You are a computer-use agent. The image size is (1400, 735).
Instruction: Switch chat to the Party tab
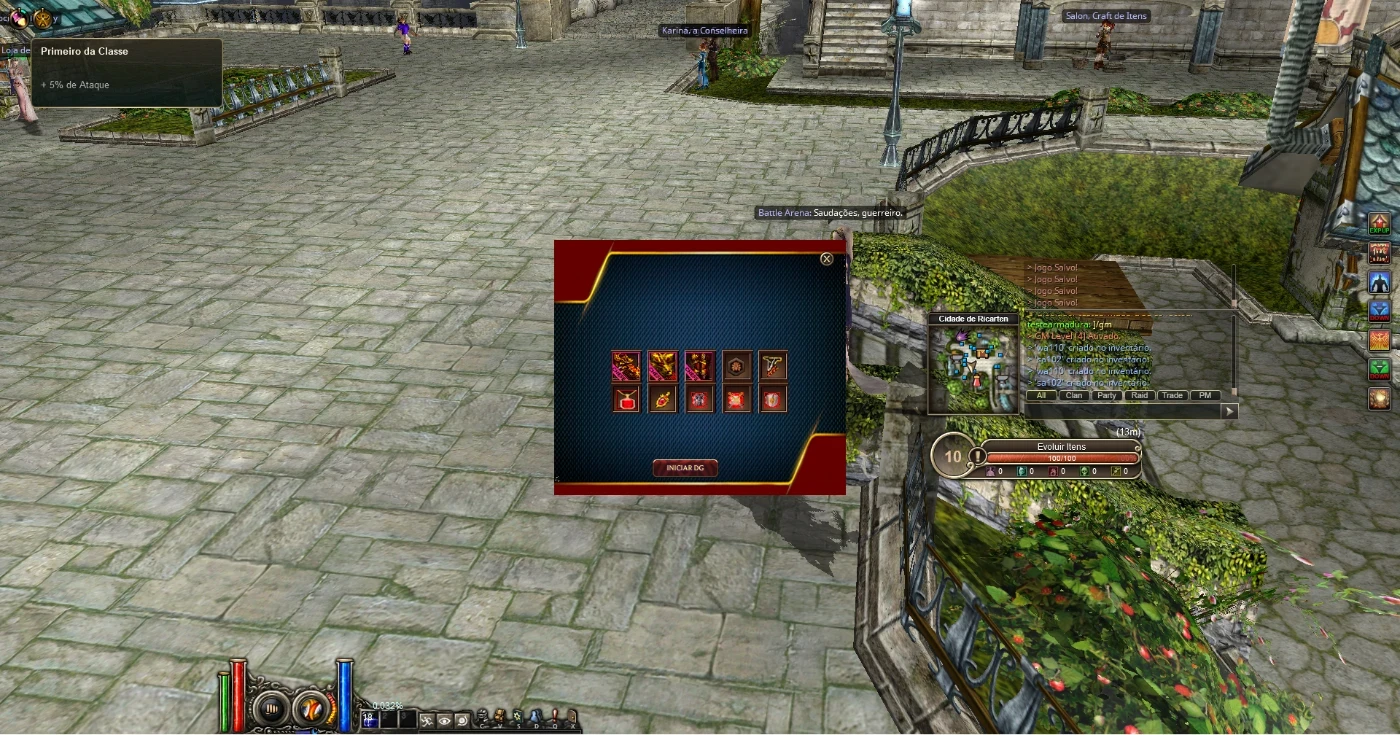tap(1106, 395)
